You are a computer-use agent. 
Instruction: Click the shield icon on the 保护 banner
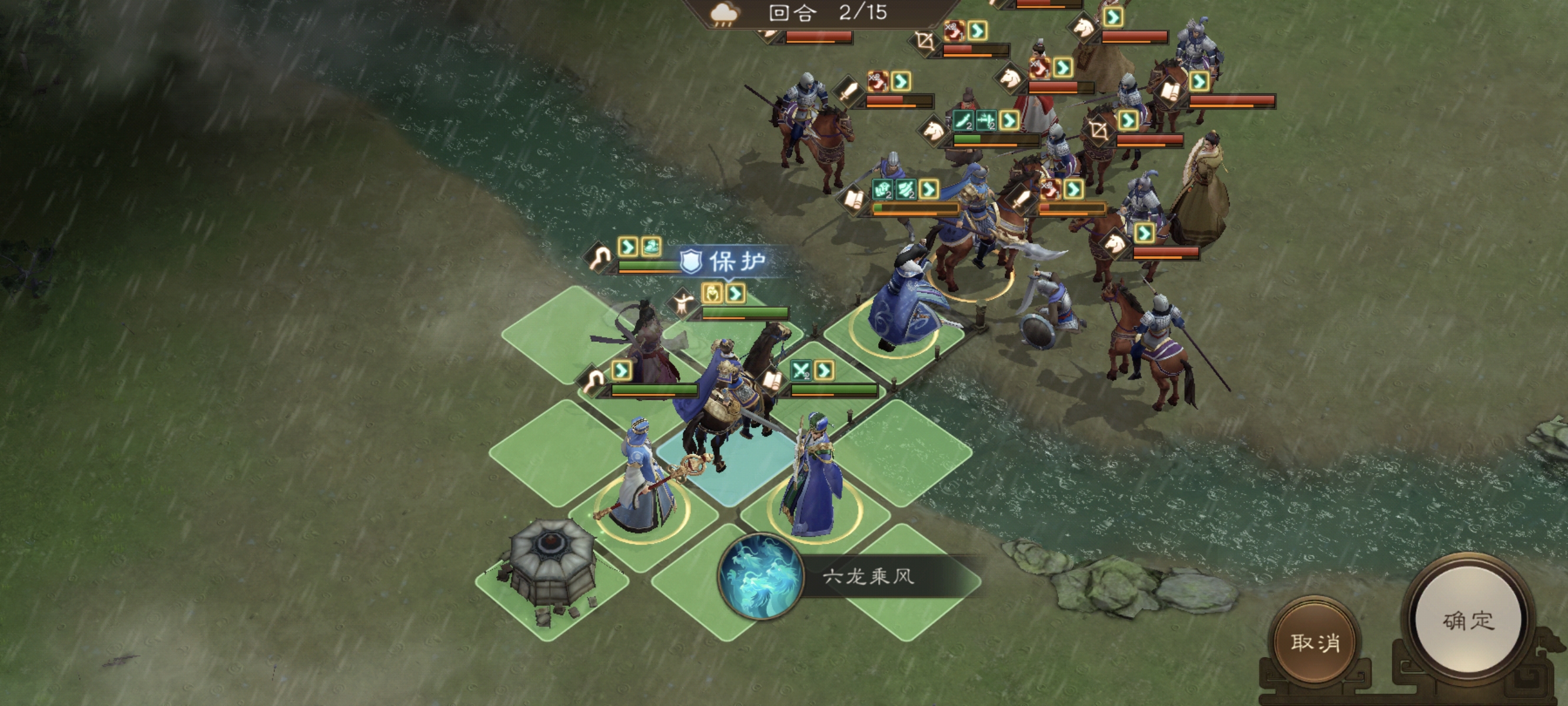692,261
